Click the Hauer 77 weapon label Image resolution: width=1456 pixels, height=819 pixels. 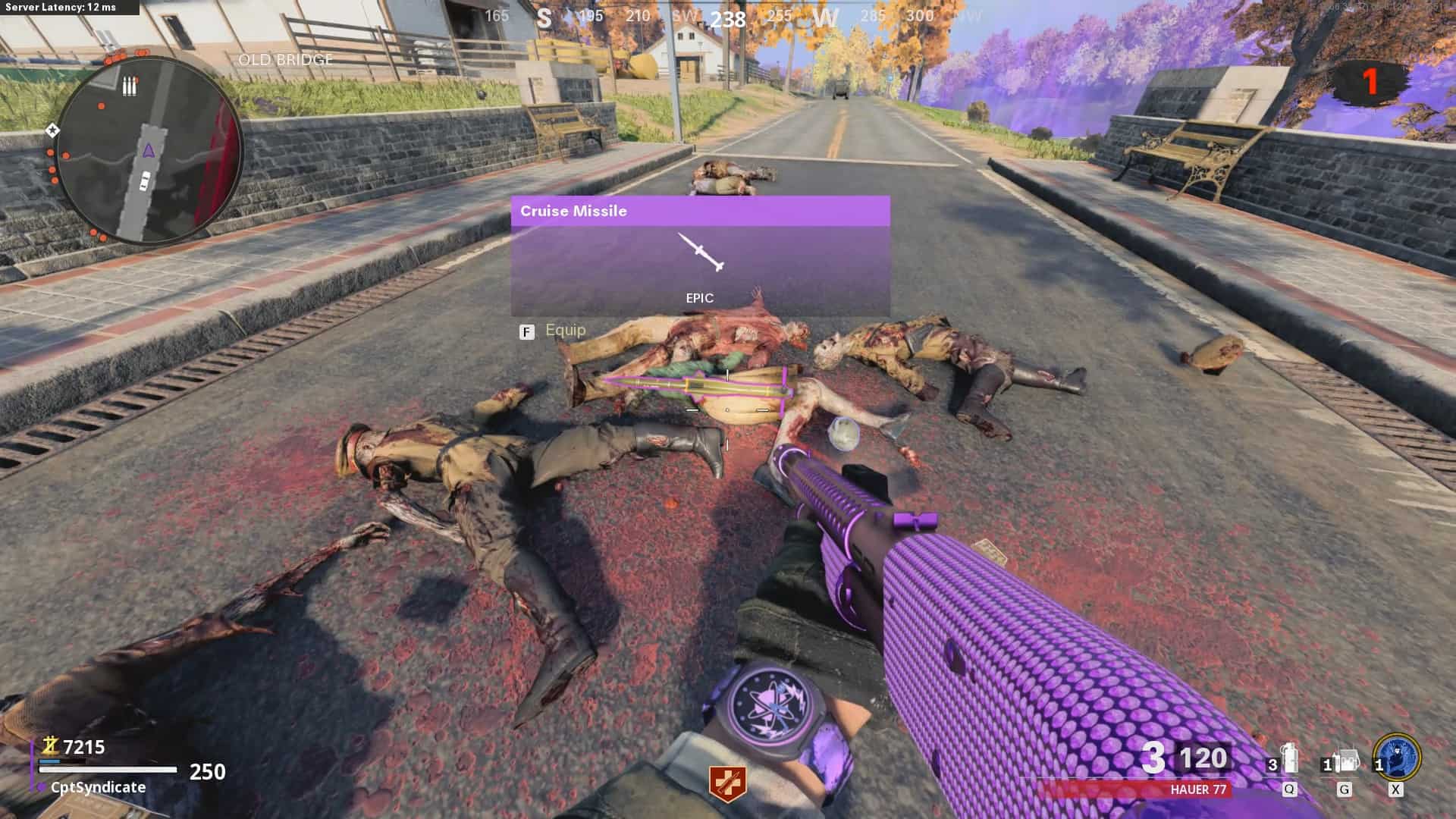click(1198, 789)
